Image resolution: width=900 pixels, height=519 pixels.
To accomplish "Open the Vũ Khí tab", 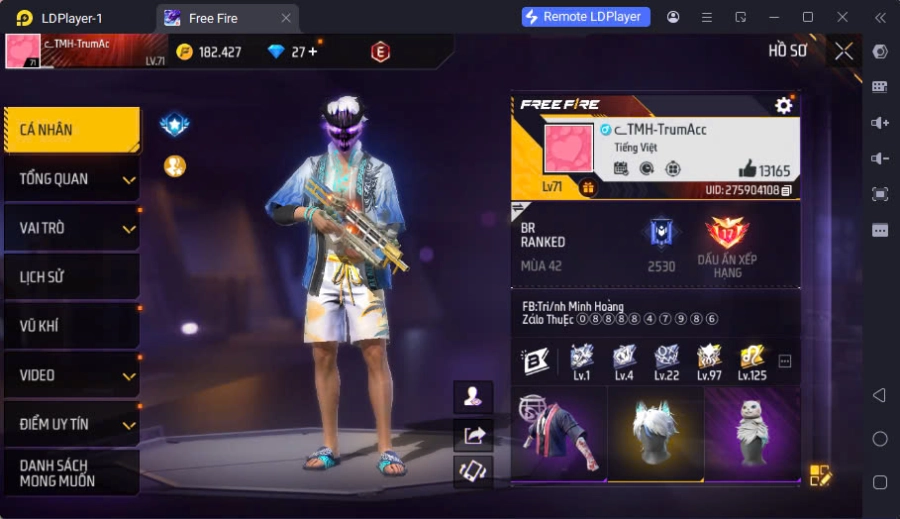I will pos(71,326).
